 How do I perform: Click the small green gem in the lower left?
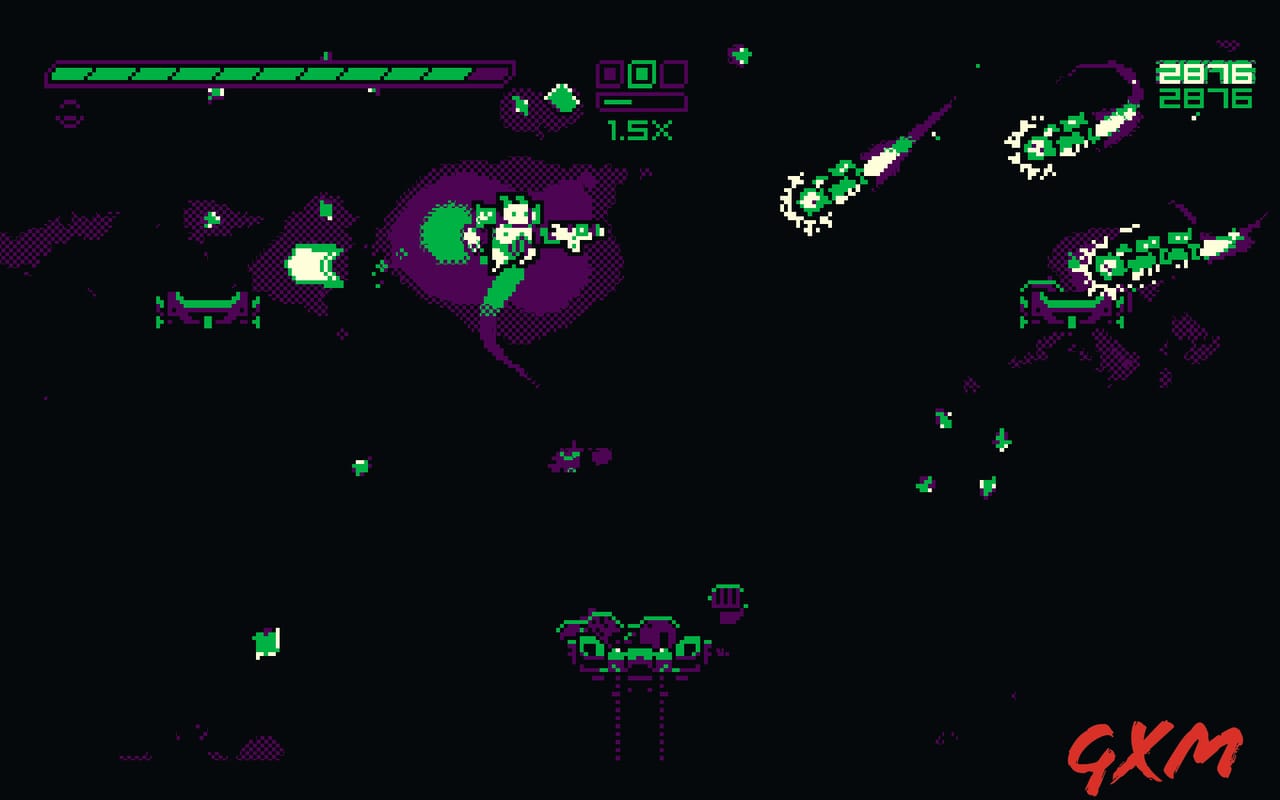tap(264, 640)
